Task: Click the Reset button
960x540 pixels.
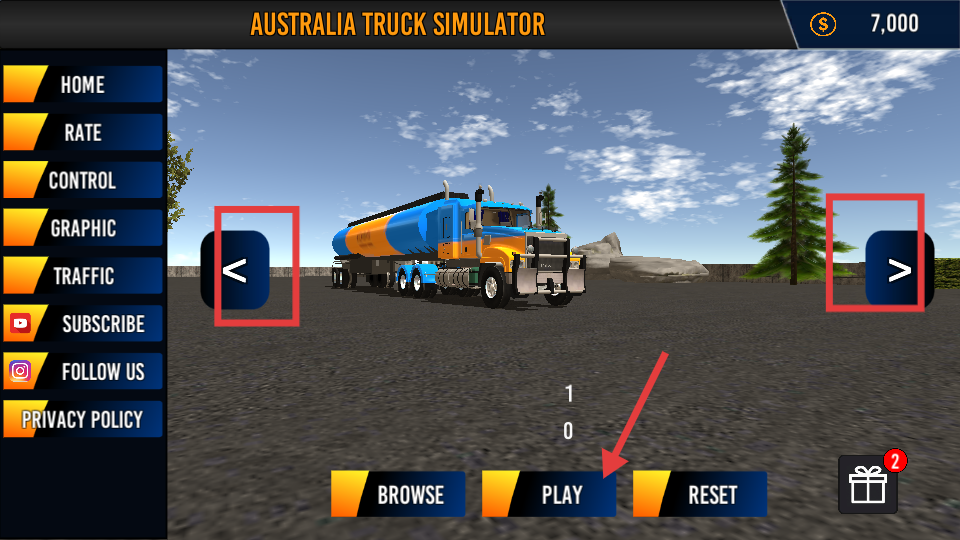Action: click(x=700, y=495)
